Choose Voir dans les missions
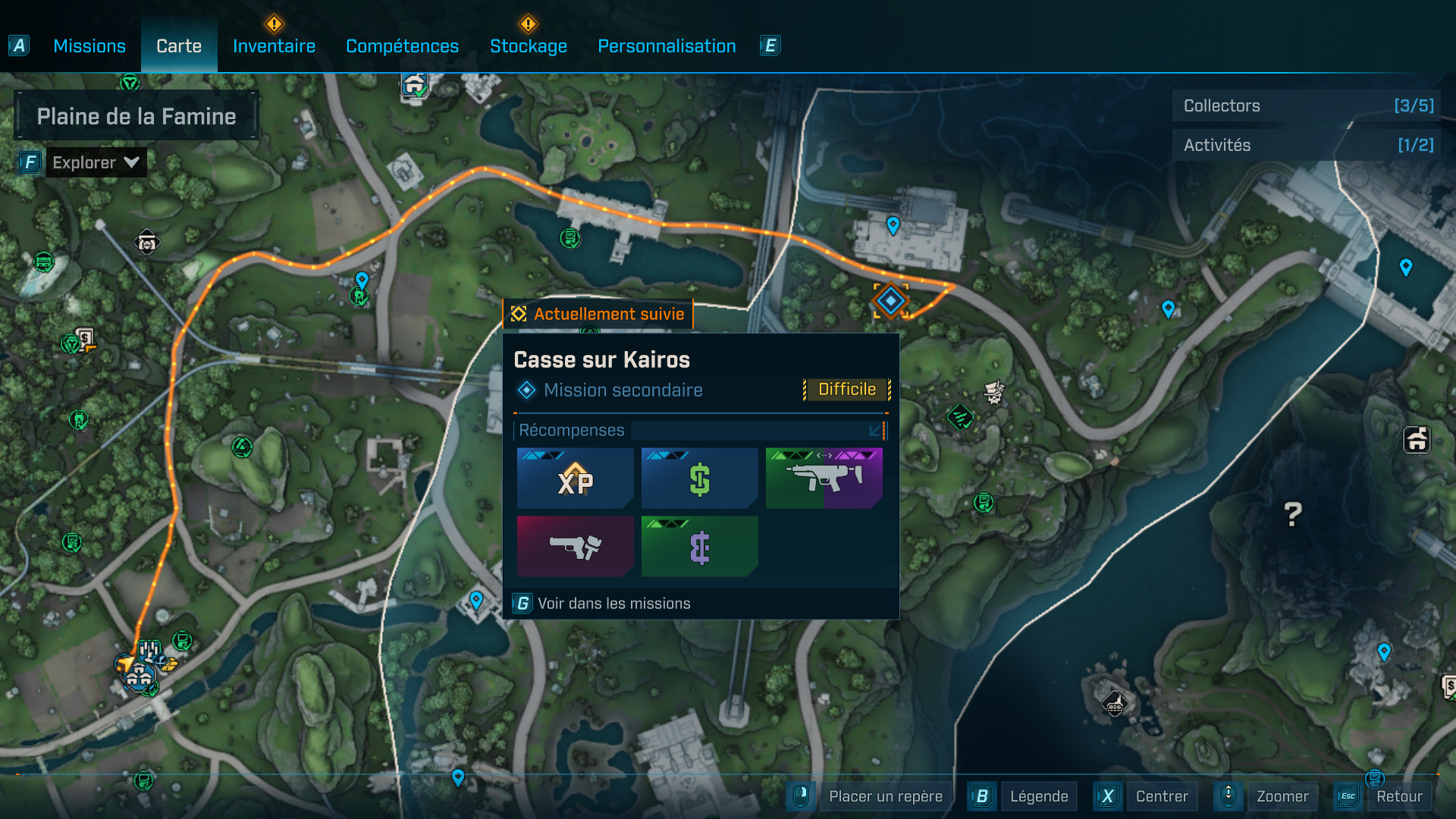Screen dimensions: 1456x819 (613, 604)
